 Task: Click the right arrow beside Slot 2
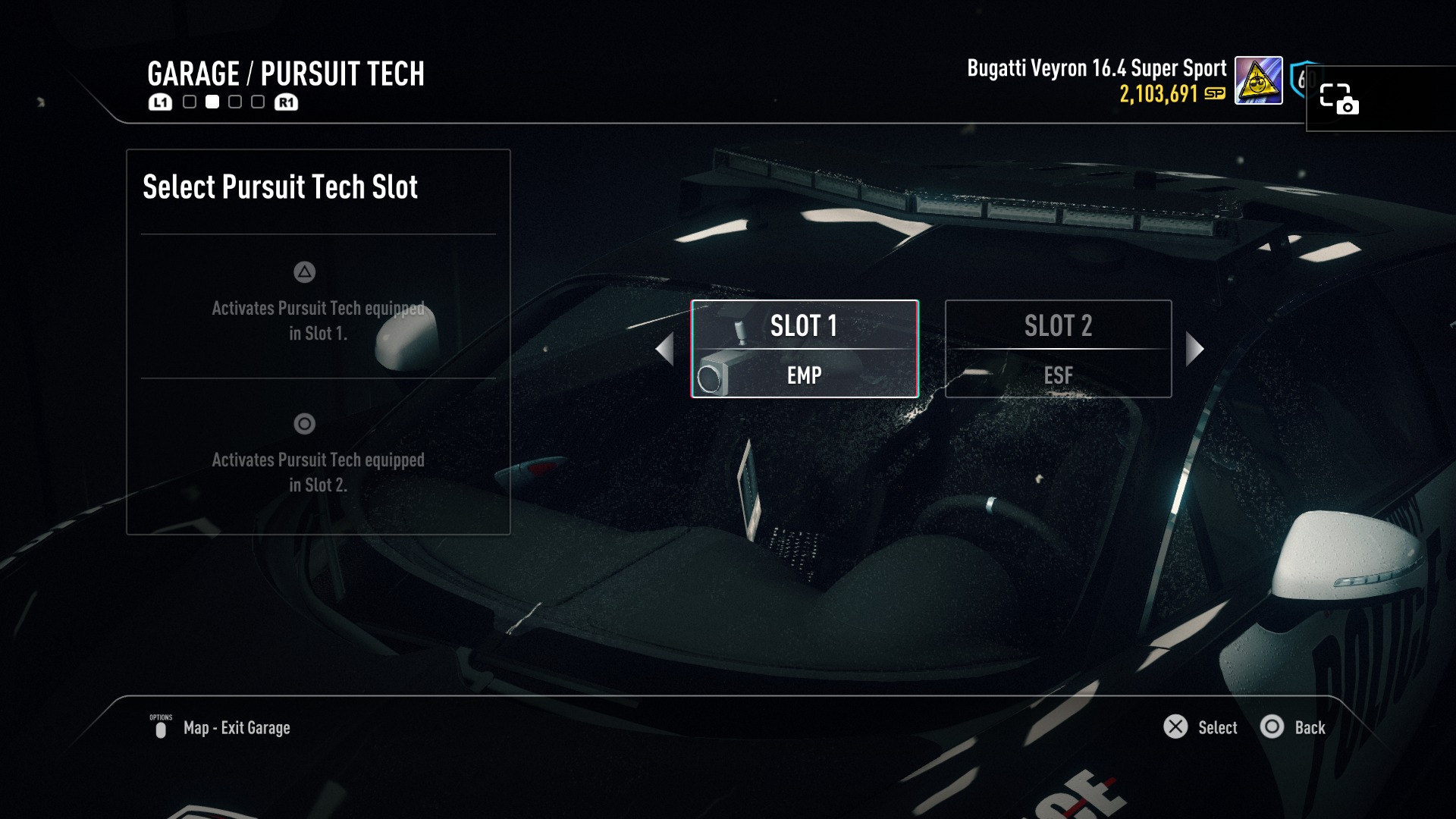[x=1194, y=349]
